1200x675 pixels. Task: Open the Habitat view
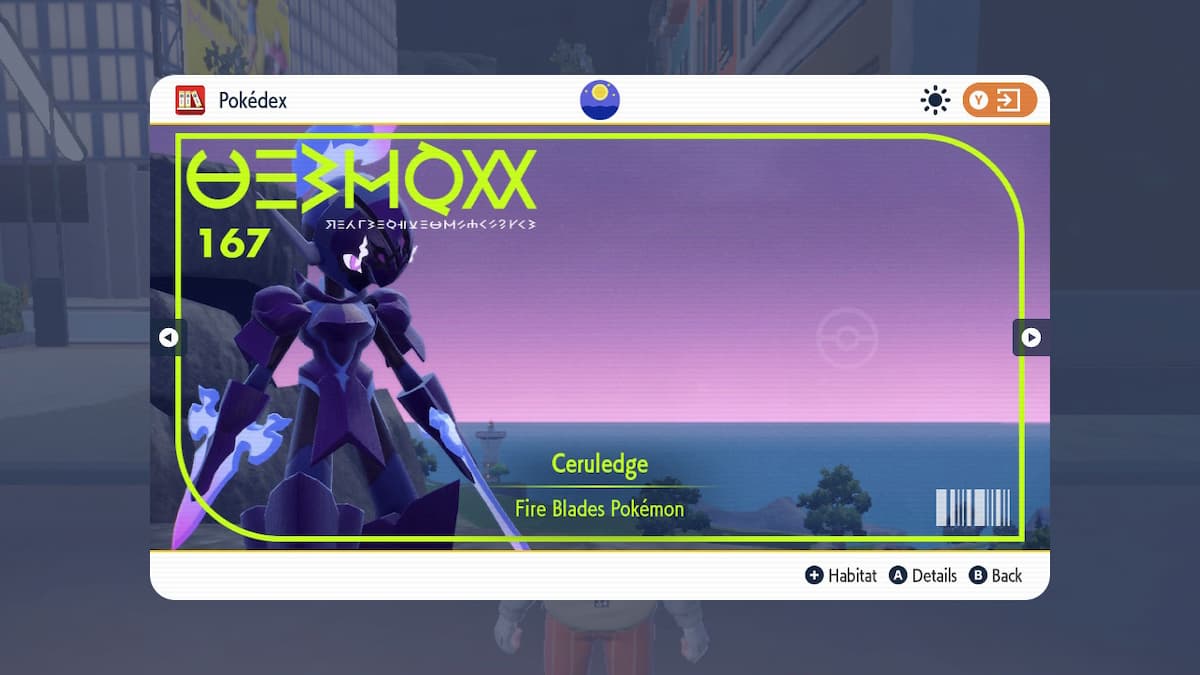(x=841, y=575)
